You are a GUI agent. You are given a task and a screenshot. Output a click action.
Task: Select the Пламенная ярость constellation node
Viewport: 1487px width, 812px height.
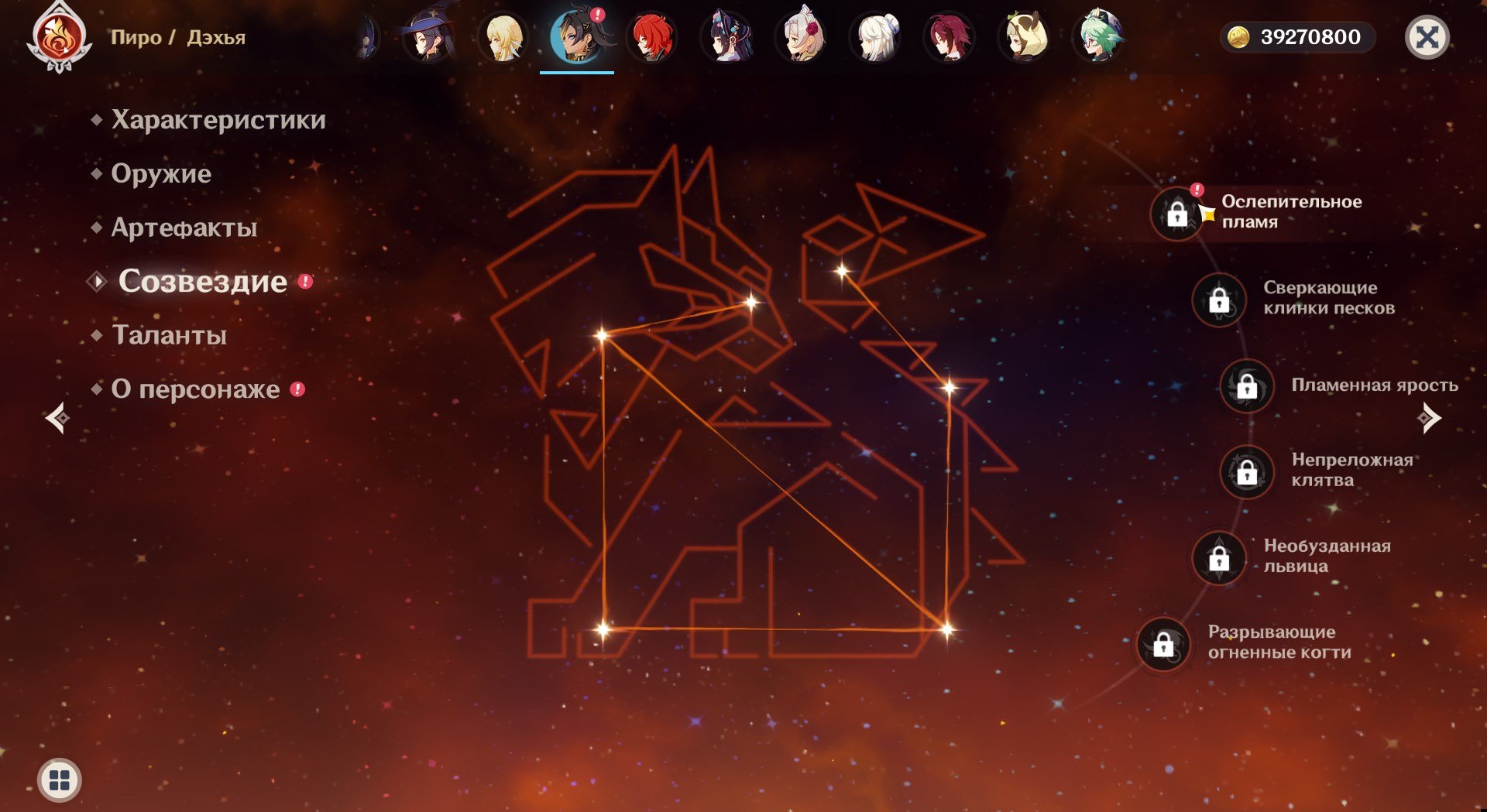point(1247,385)
